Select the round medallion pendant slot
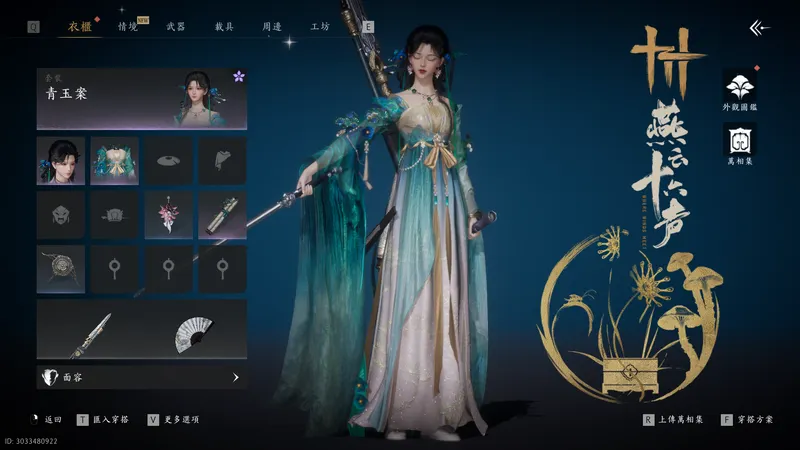 pyautogui.click(x=61, y=268)
